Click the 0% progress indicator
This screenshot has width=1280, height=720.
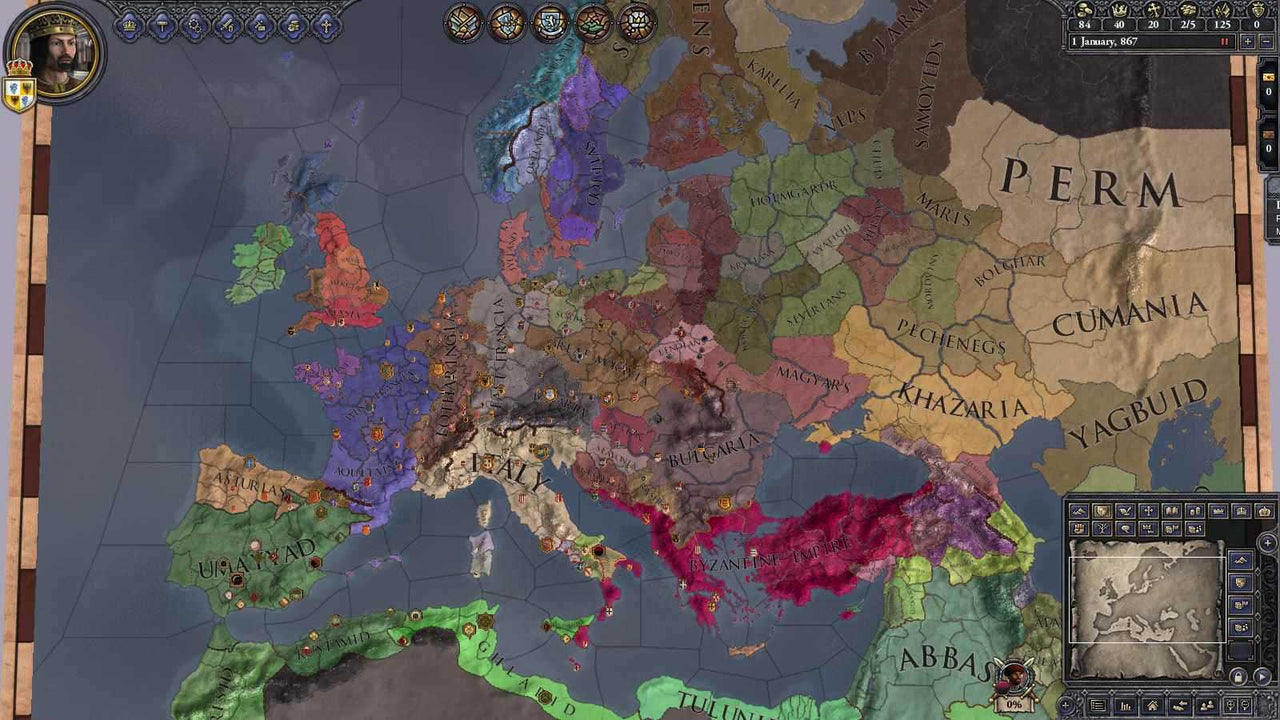point(1013,705)
